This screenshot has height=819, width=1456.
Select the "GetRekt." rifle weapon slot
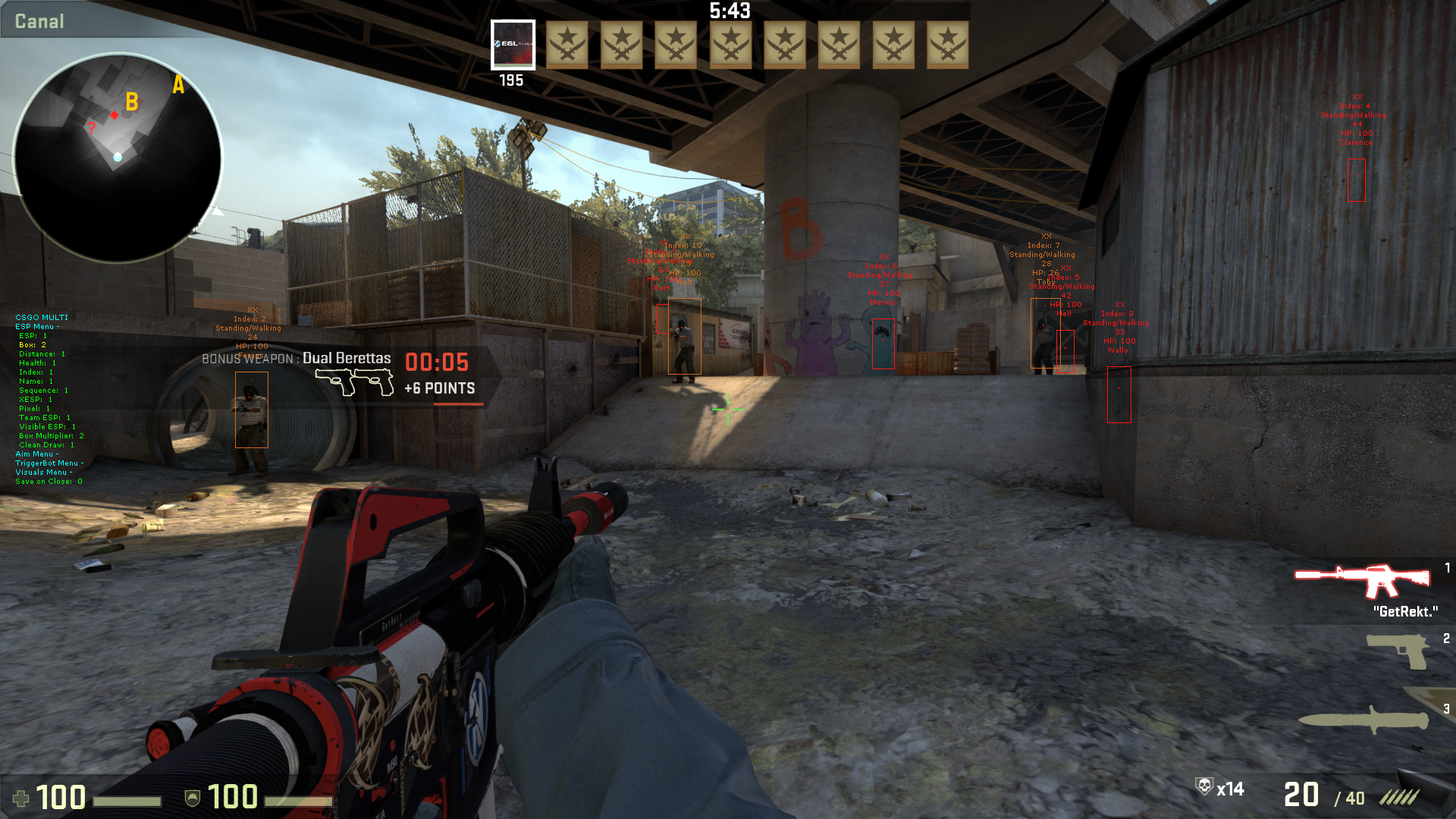click(1363, 582)
